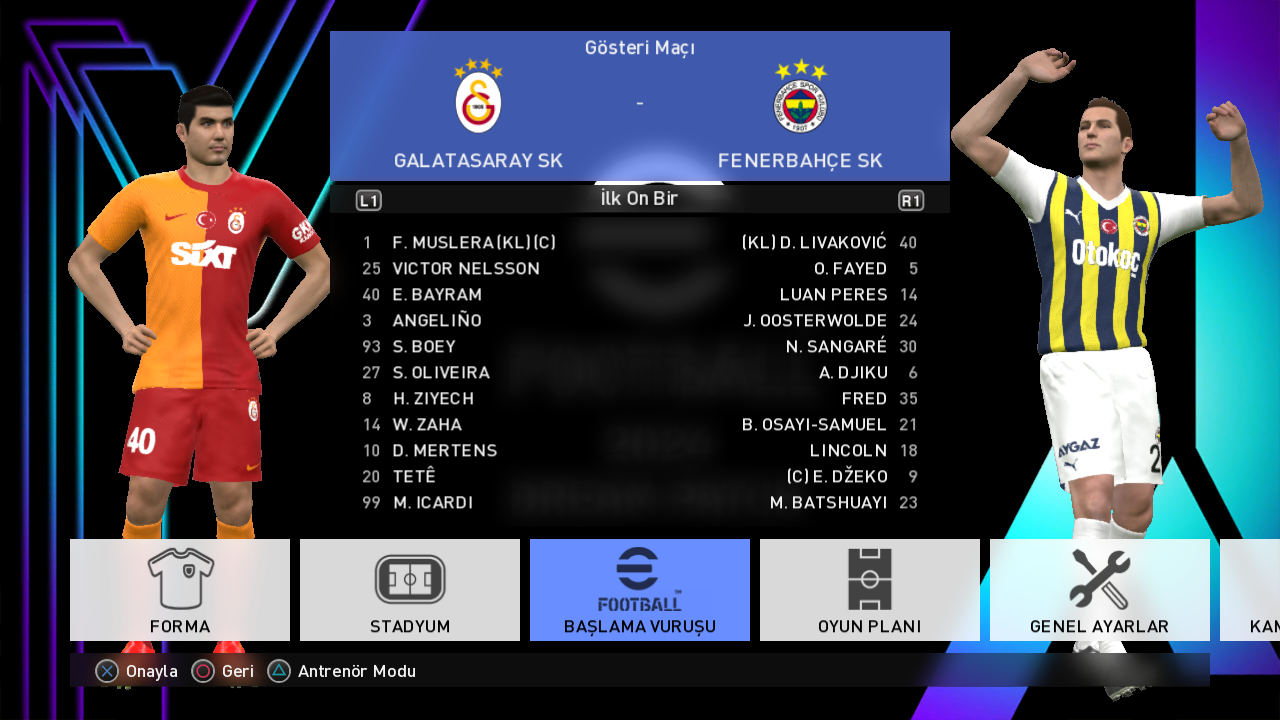This screenshot has width=1280, height=720.
Task: Select D. Livaković in Fenerbahçe lineup
Action: click(x=814, y=243)
